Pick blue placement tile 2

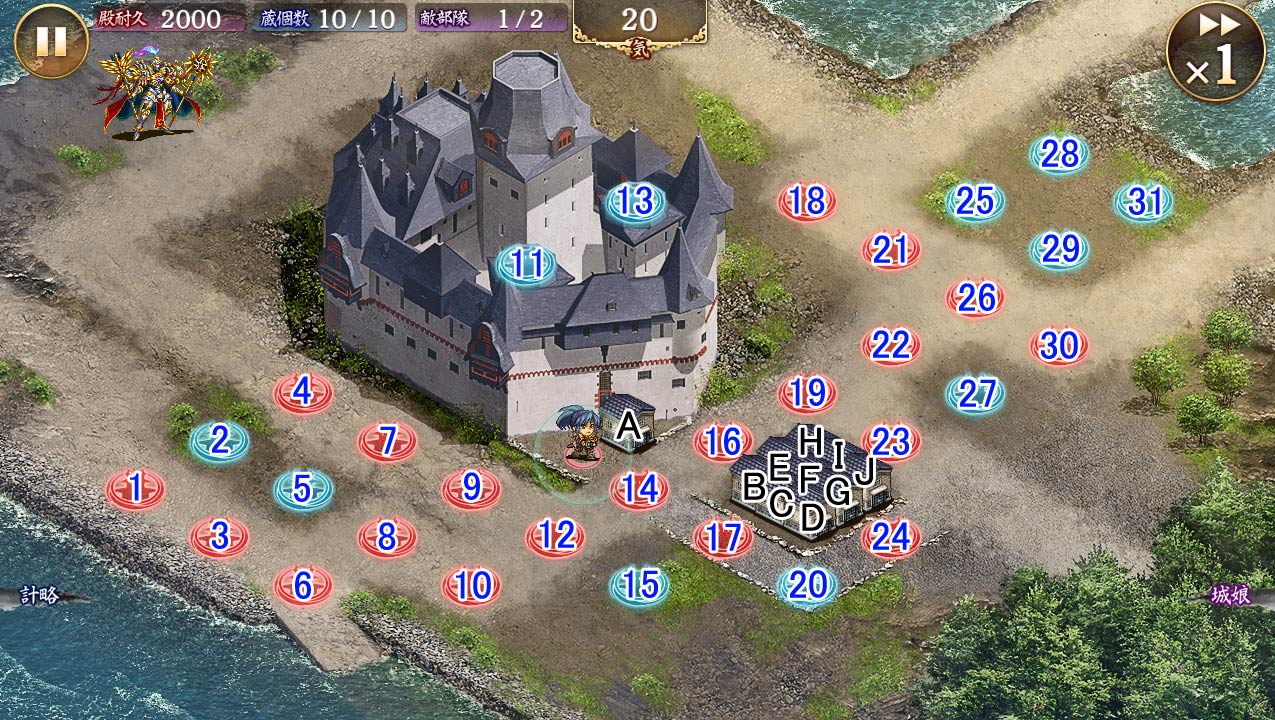[220, 441]
